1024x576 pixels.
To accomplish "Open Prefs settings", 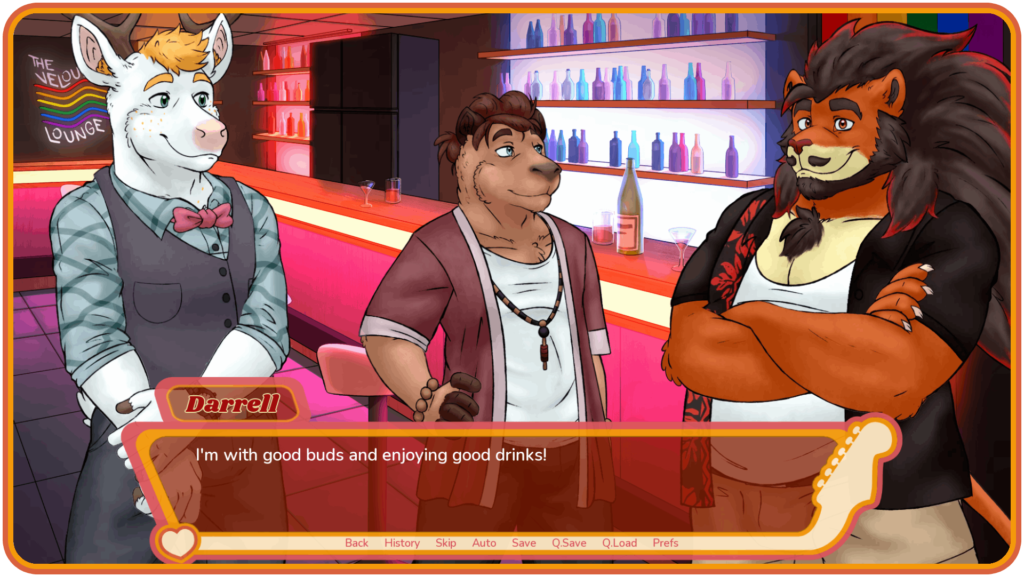I will click(x=665, y=543).
